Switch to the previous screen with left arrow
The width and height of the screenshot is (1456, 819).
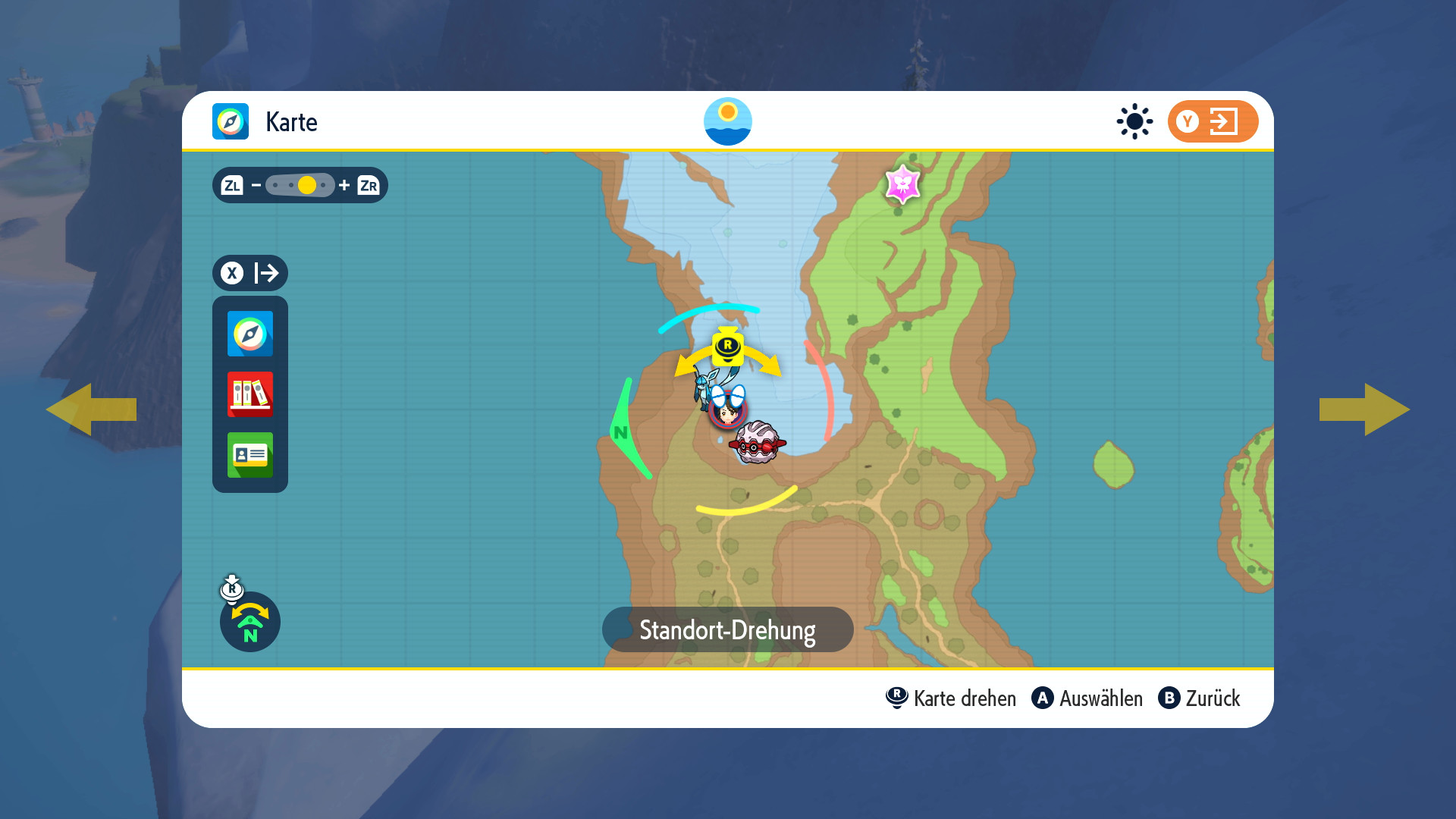click(x=91, y=409)
